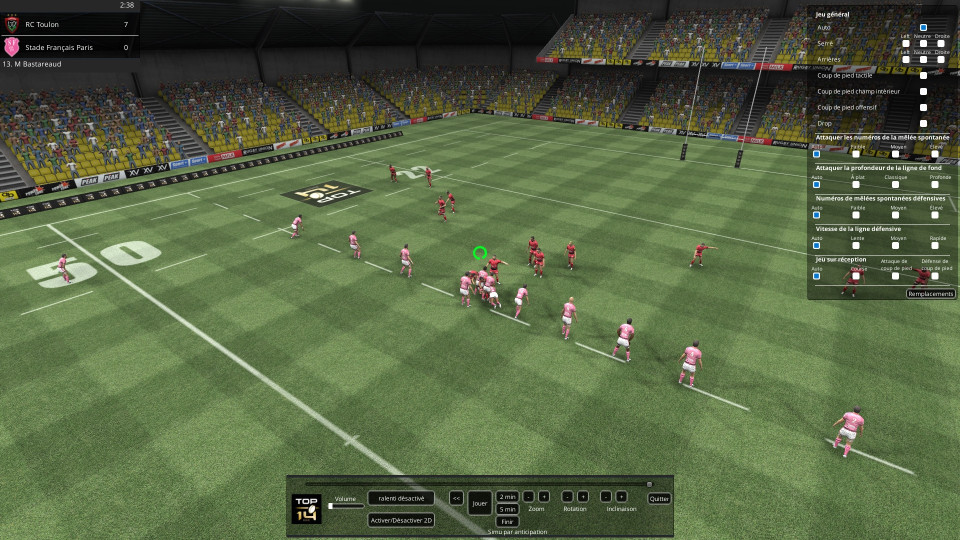The width and height of the screenshot is (960, 540).
Task: Tick the Drop checkbox
Action: tap(923, 123)
